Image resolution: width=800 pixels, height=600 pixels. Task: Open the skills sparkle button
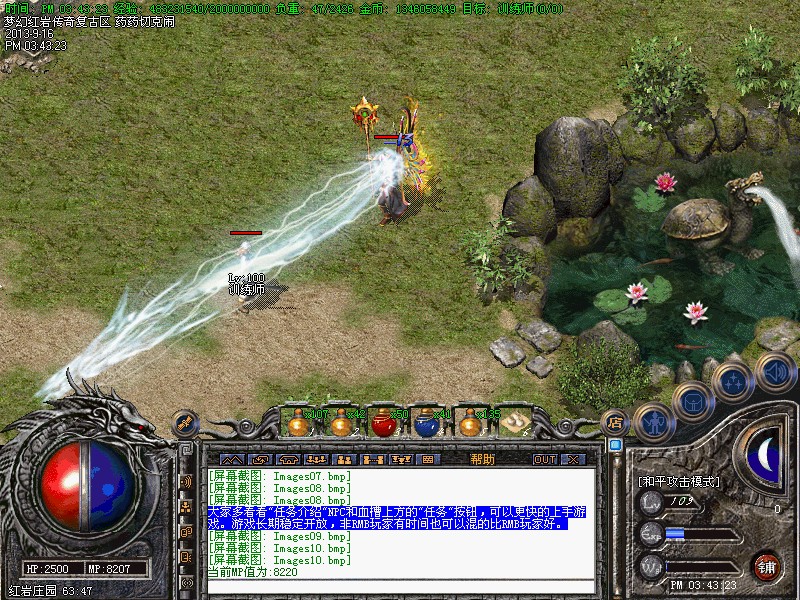pos(733,380)
